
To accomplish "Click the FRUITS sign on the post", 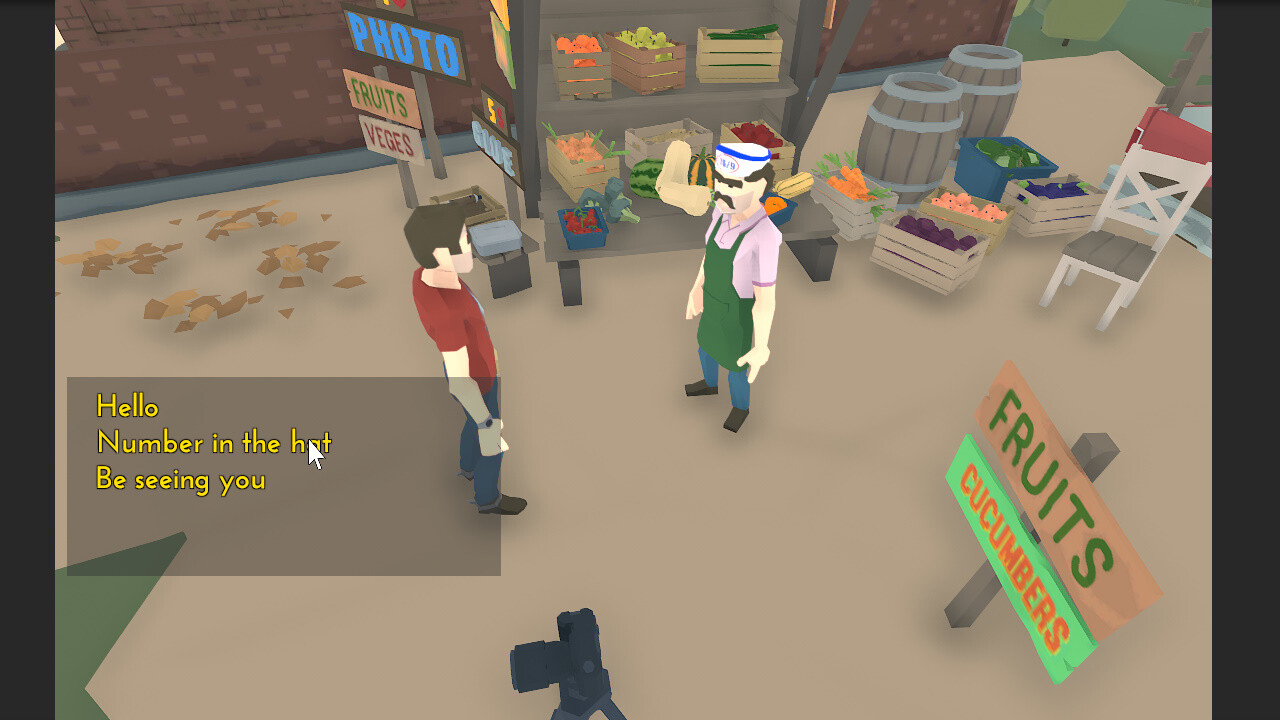I will tap(379, 96).
